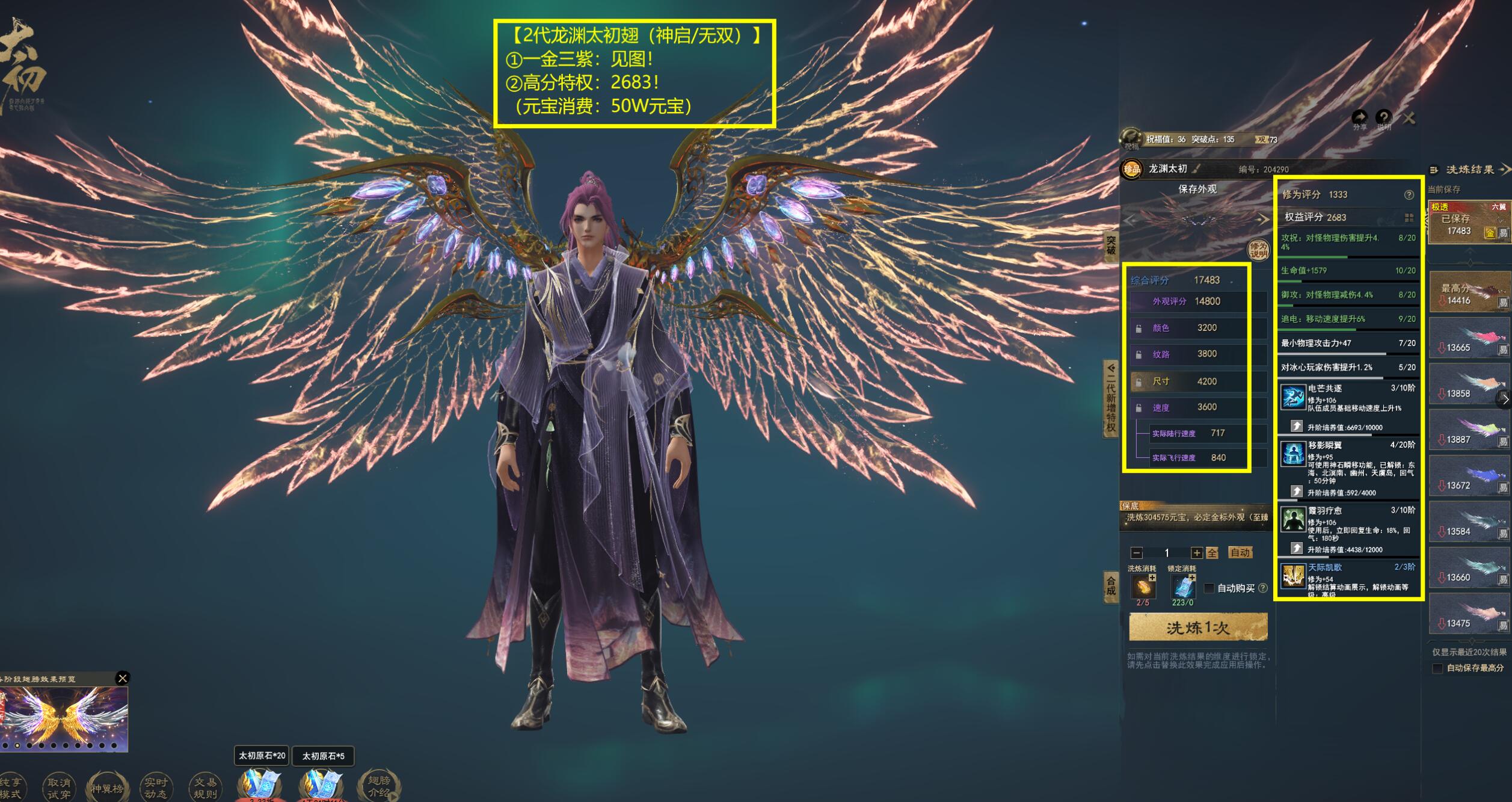Select the 最高分 14416 refine result

tap(1468, 292)
